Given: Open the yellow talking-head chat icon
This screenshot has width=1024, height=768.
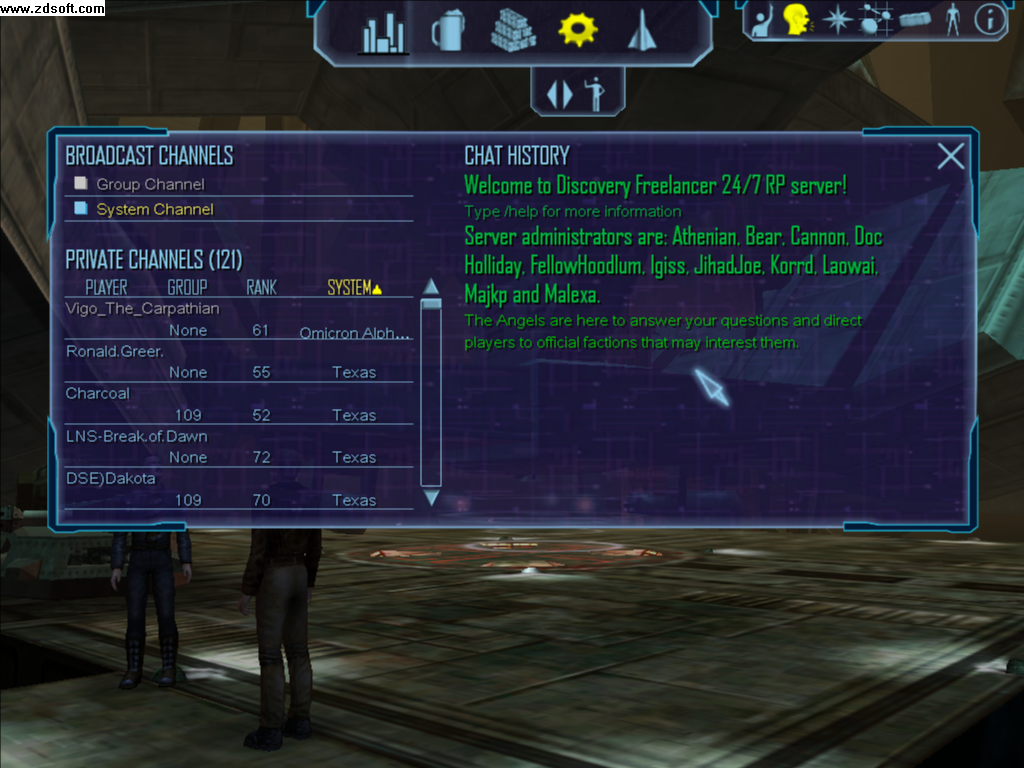Looking at the screenshot, I should (x=797, y=20).
